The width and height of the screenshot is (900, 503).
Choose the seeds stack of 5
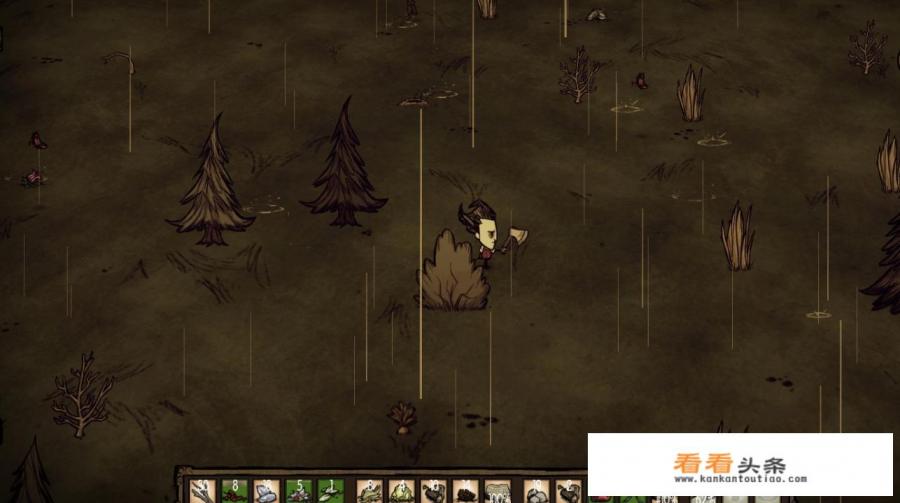click(298, 491)
